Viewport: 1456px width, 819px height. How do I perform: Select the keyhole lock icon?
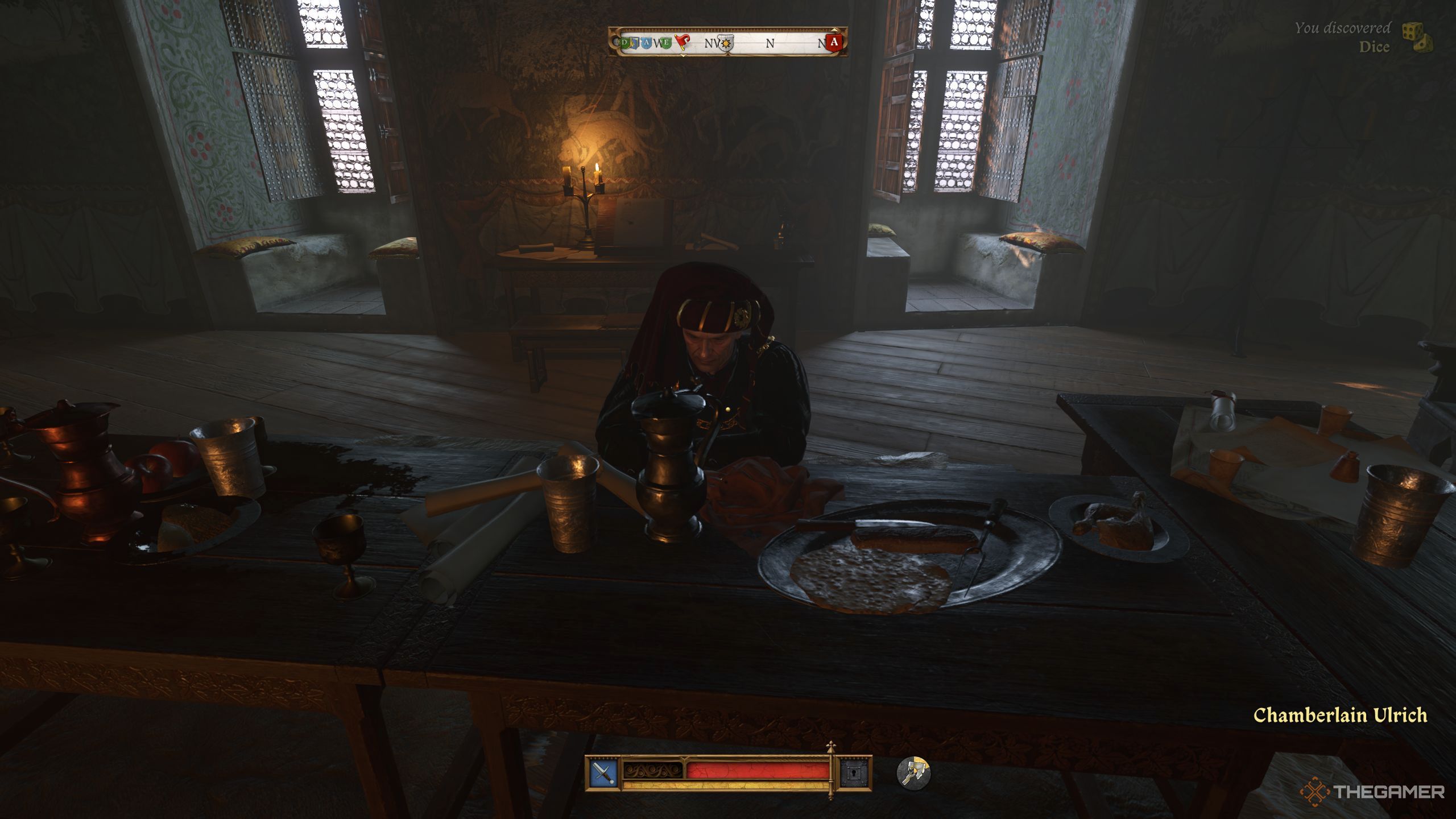855,772
